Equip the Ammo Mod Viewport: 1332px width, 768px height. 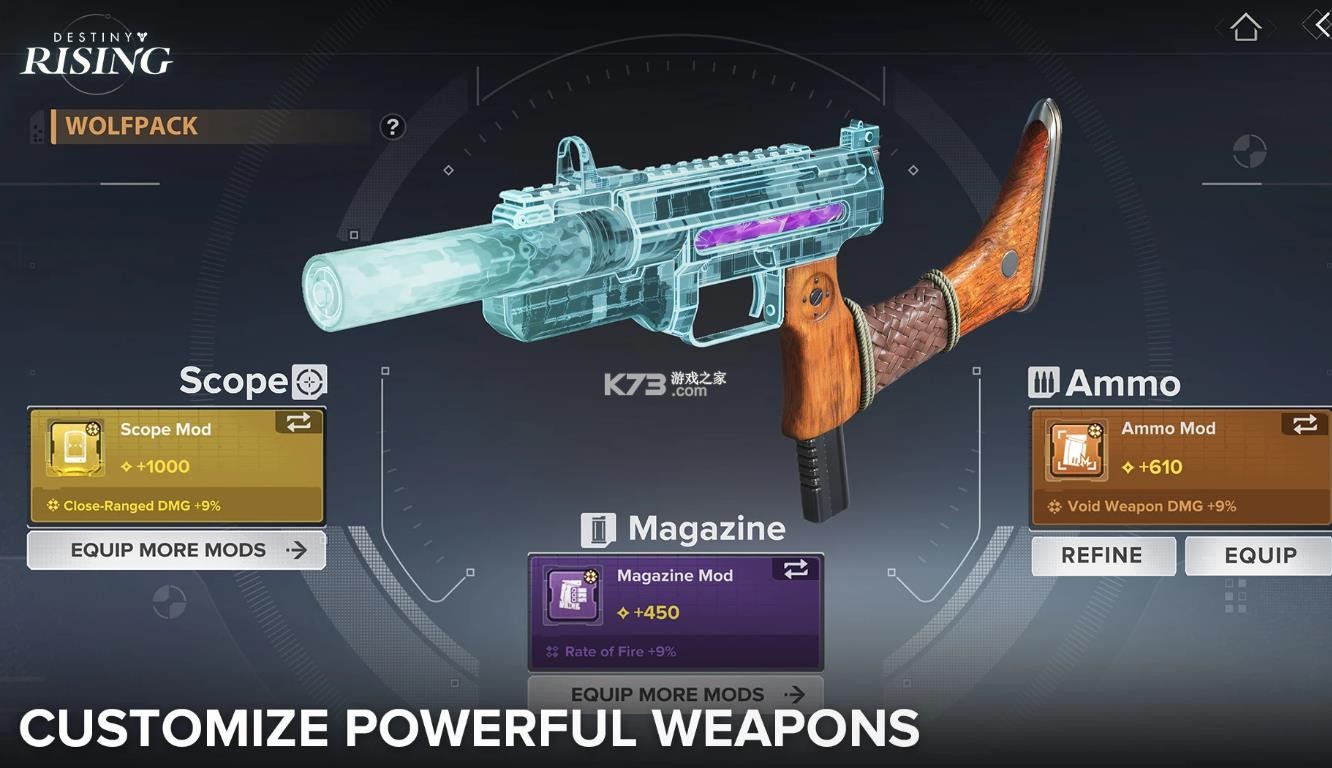click(x=1259, y=556)
